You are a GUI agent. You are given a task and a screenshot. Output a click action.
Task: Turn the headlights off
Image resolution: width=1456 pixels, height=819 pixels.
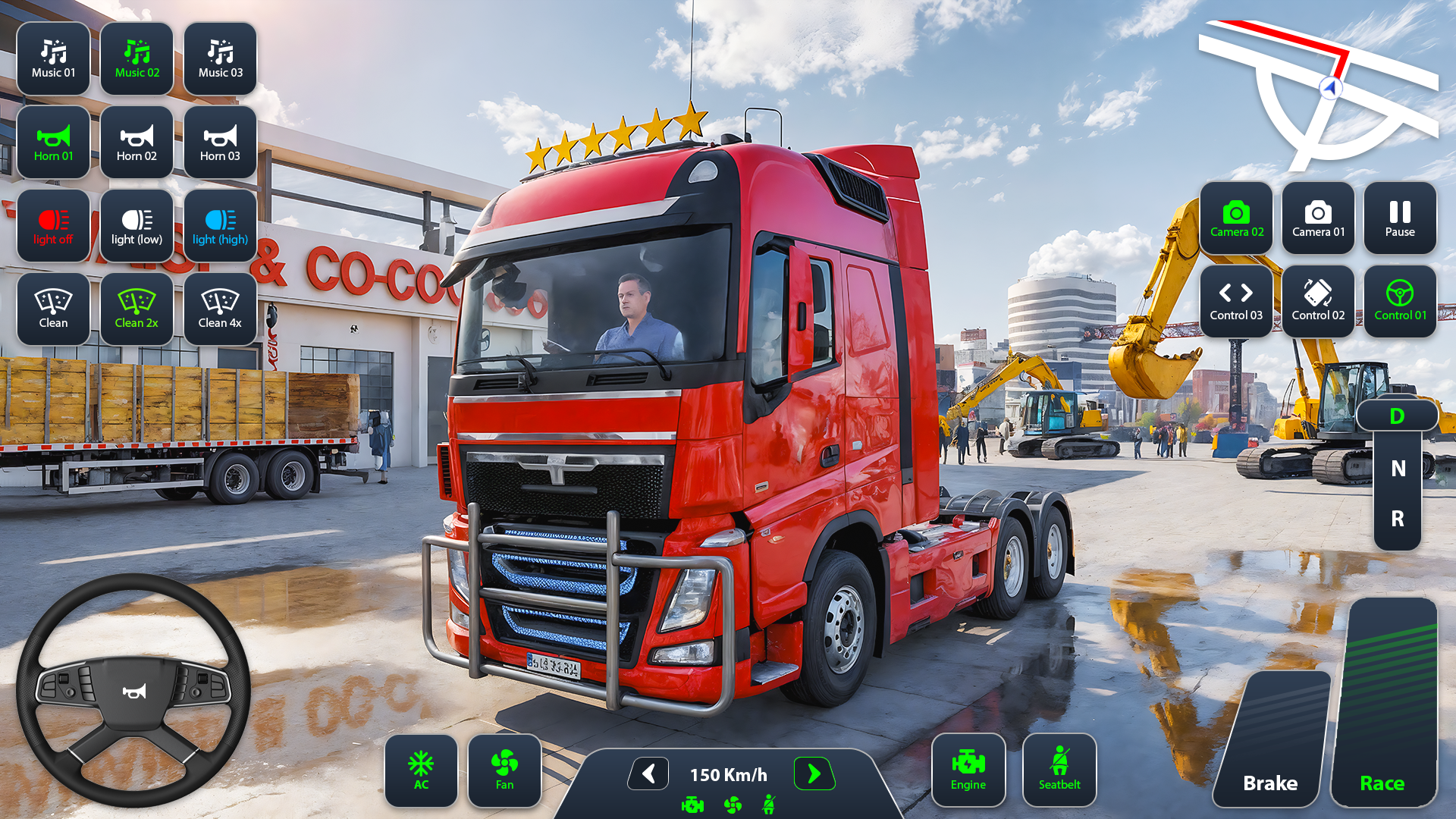click(x=52, y=225)
